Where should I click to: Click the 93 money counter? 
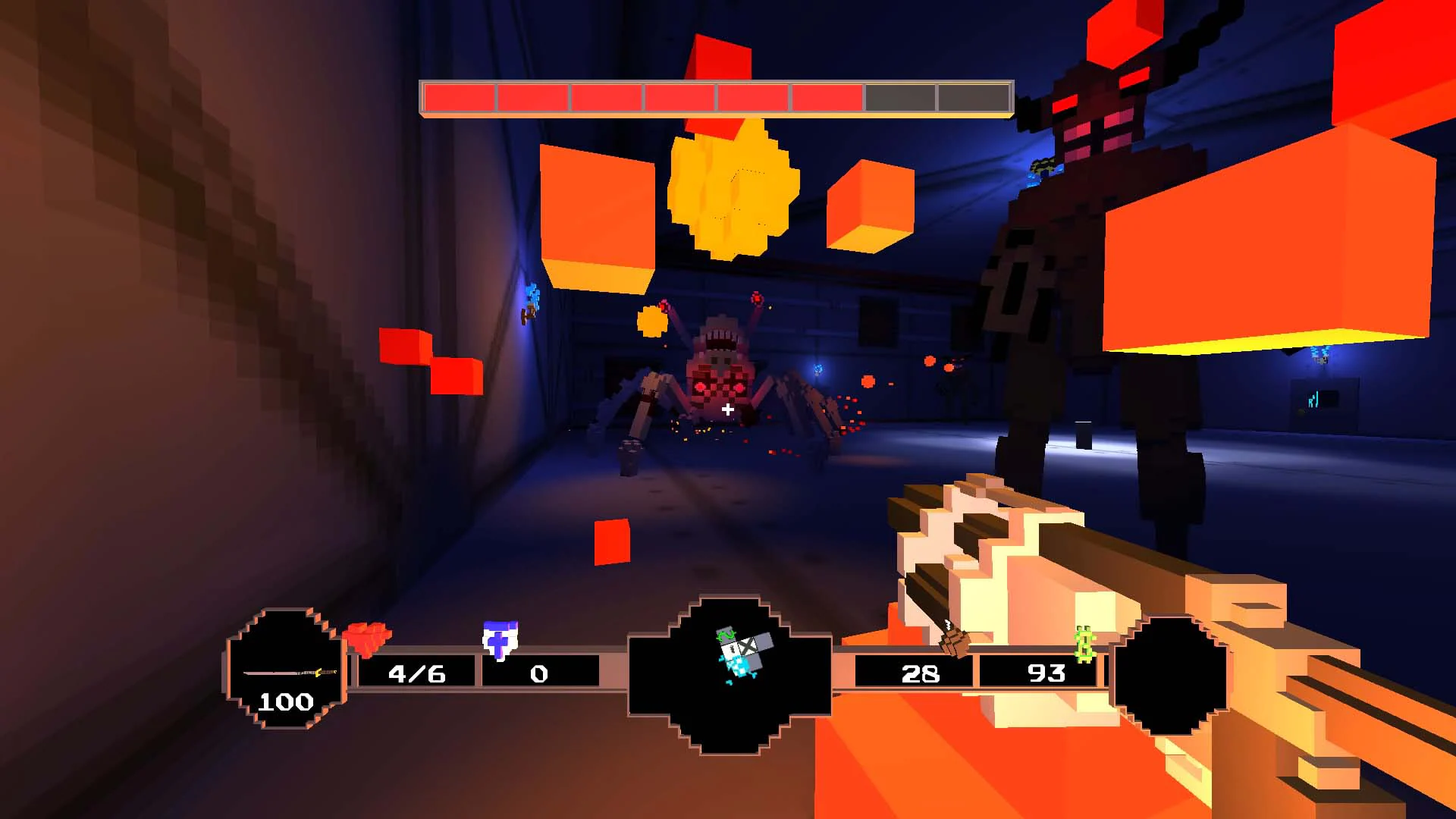(x=1046, y=674)
